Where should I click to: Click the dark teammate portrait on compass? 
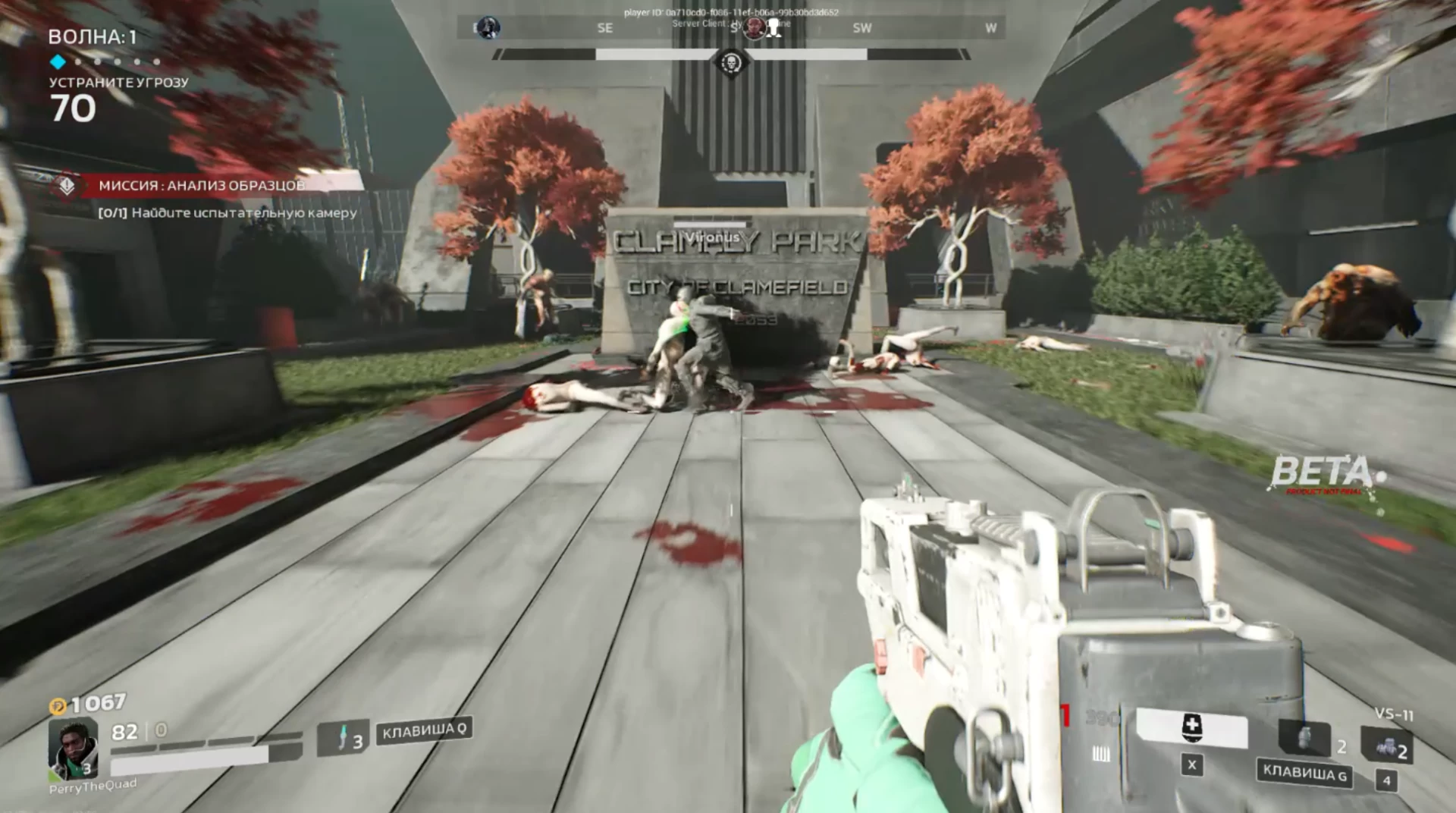tap(488, 28)
